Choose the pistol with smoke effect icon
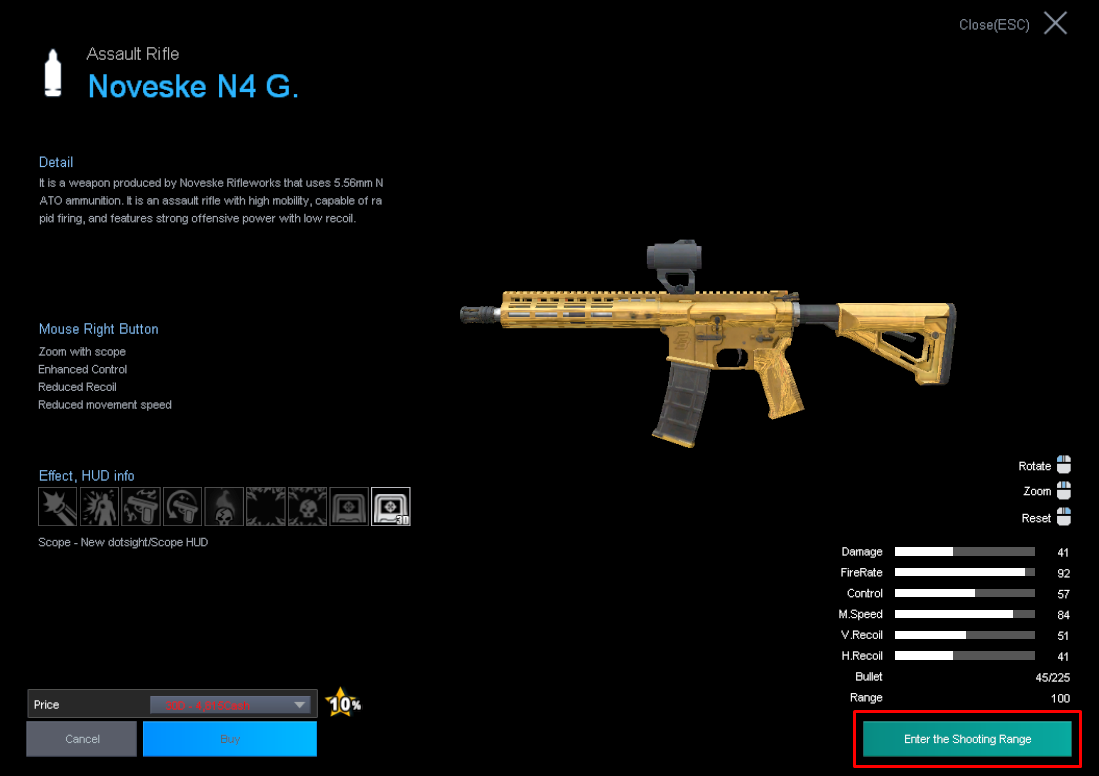Screen dimensions: 1099x776 pos(141,507)
